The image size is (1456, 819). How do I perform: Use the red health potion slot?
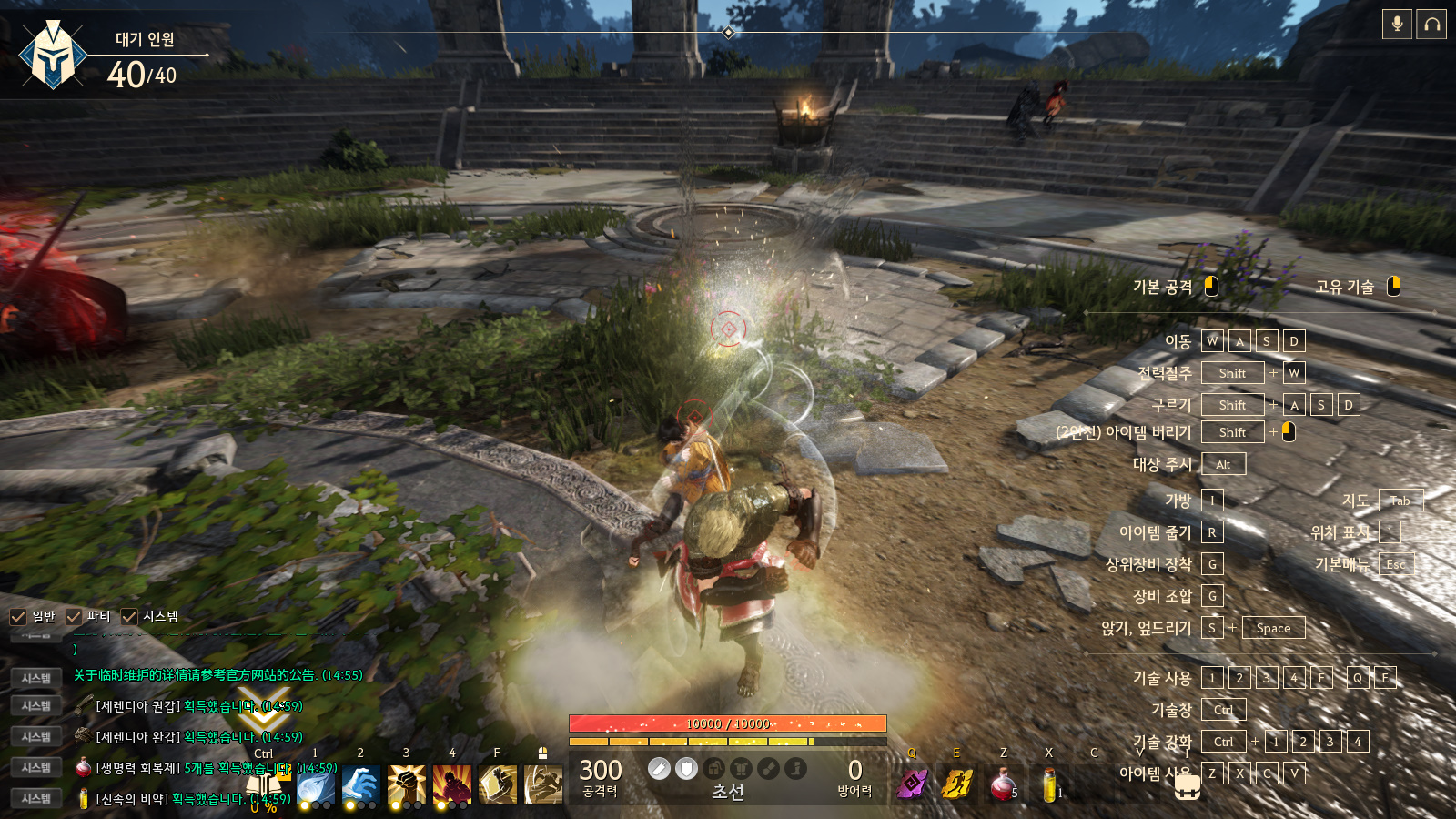[x=1003, y=784]
